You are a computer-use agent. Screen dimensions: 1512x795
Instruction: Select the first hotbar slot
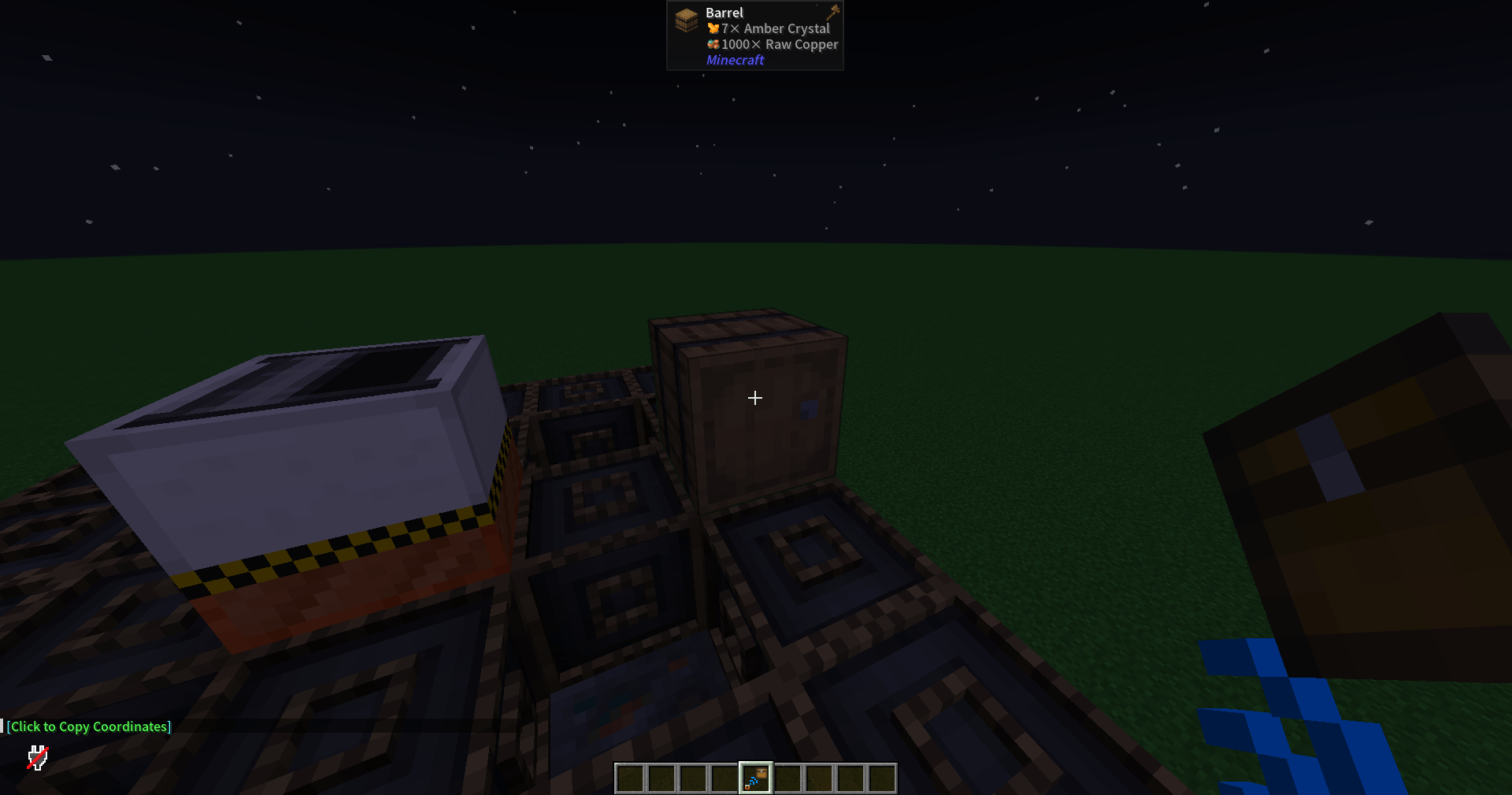630,778
